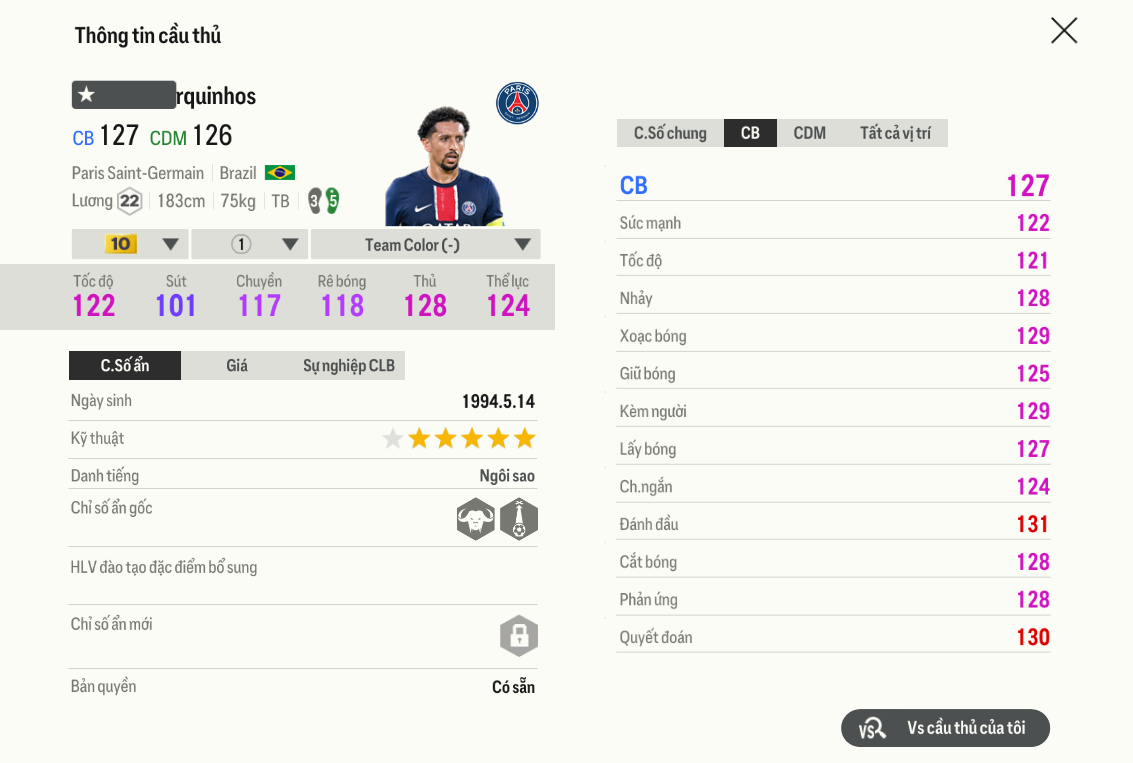Expand the Team Color dropdown
This screenshot has width=1133, height=763.
pyautogui.click(x=426, y=244)
